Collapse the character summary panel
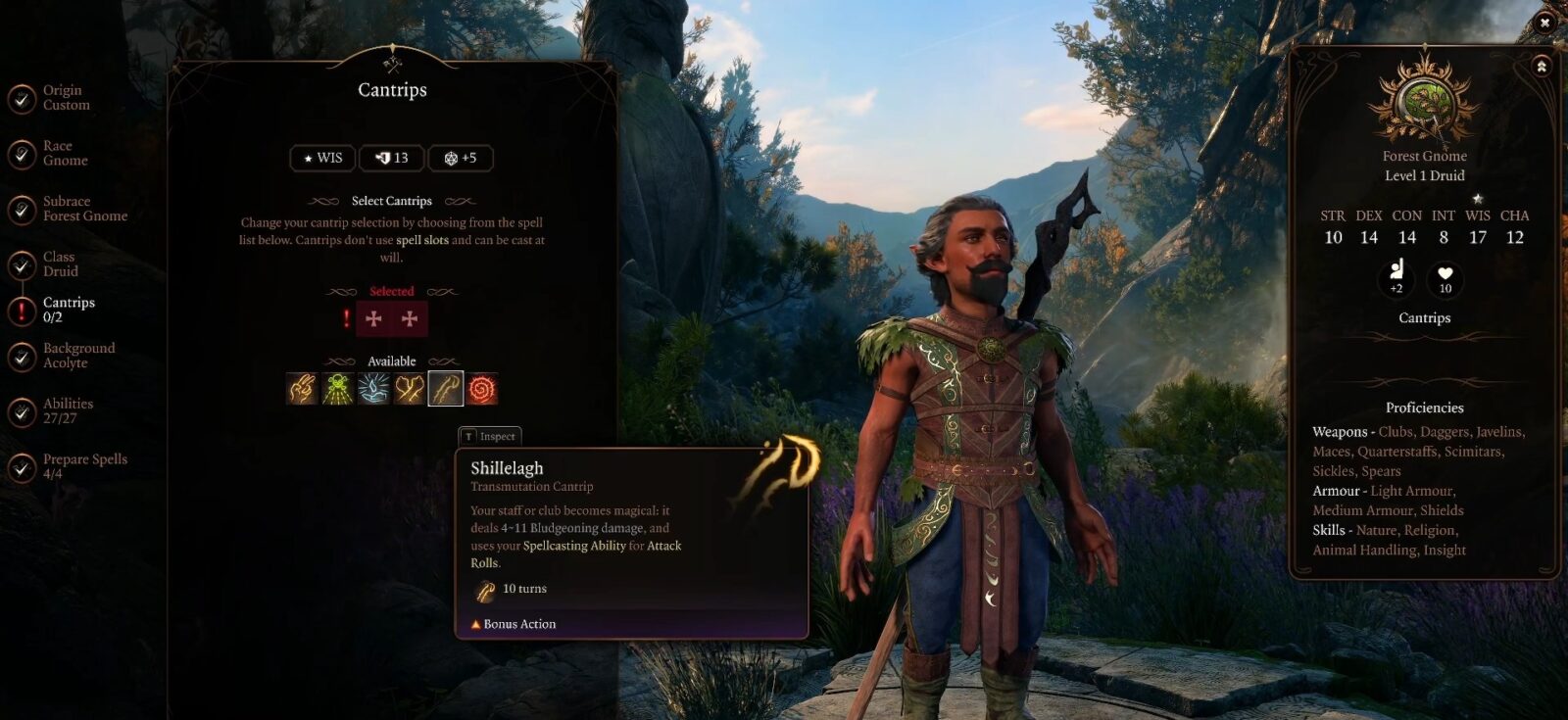 [1541, 67]
